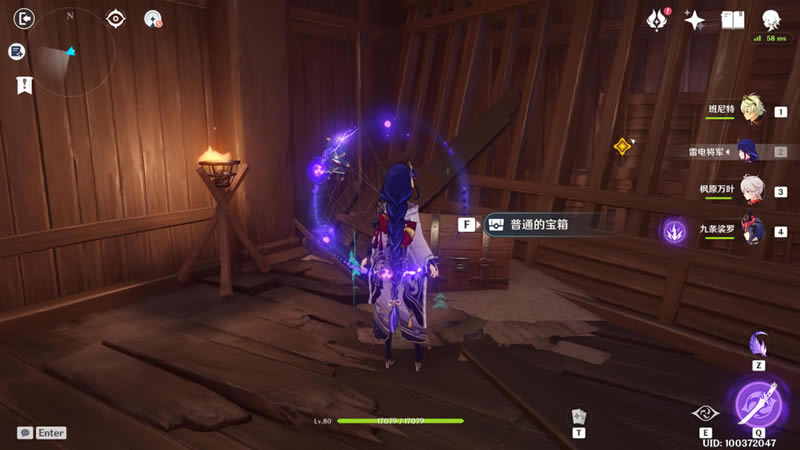
Task: Open the quest log icon
Action: pyautogui.click(x=17, y=51)
